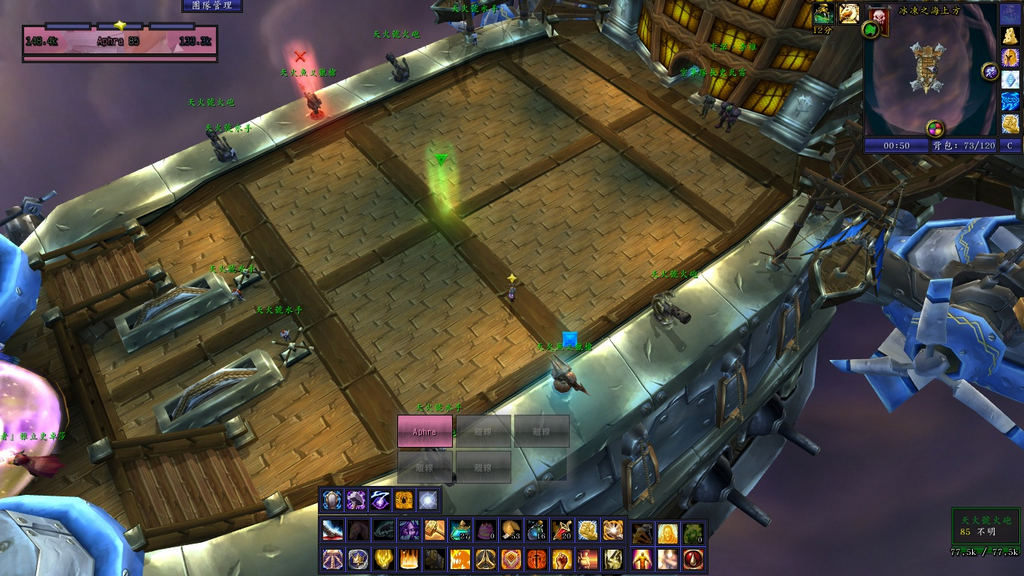Viewport: 1024px width, 576px height.
Task: Toggle the green tracking button on minimap
Action: 870,30
